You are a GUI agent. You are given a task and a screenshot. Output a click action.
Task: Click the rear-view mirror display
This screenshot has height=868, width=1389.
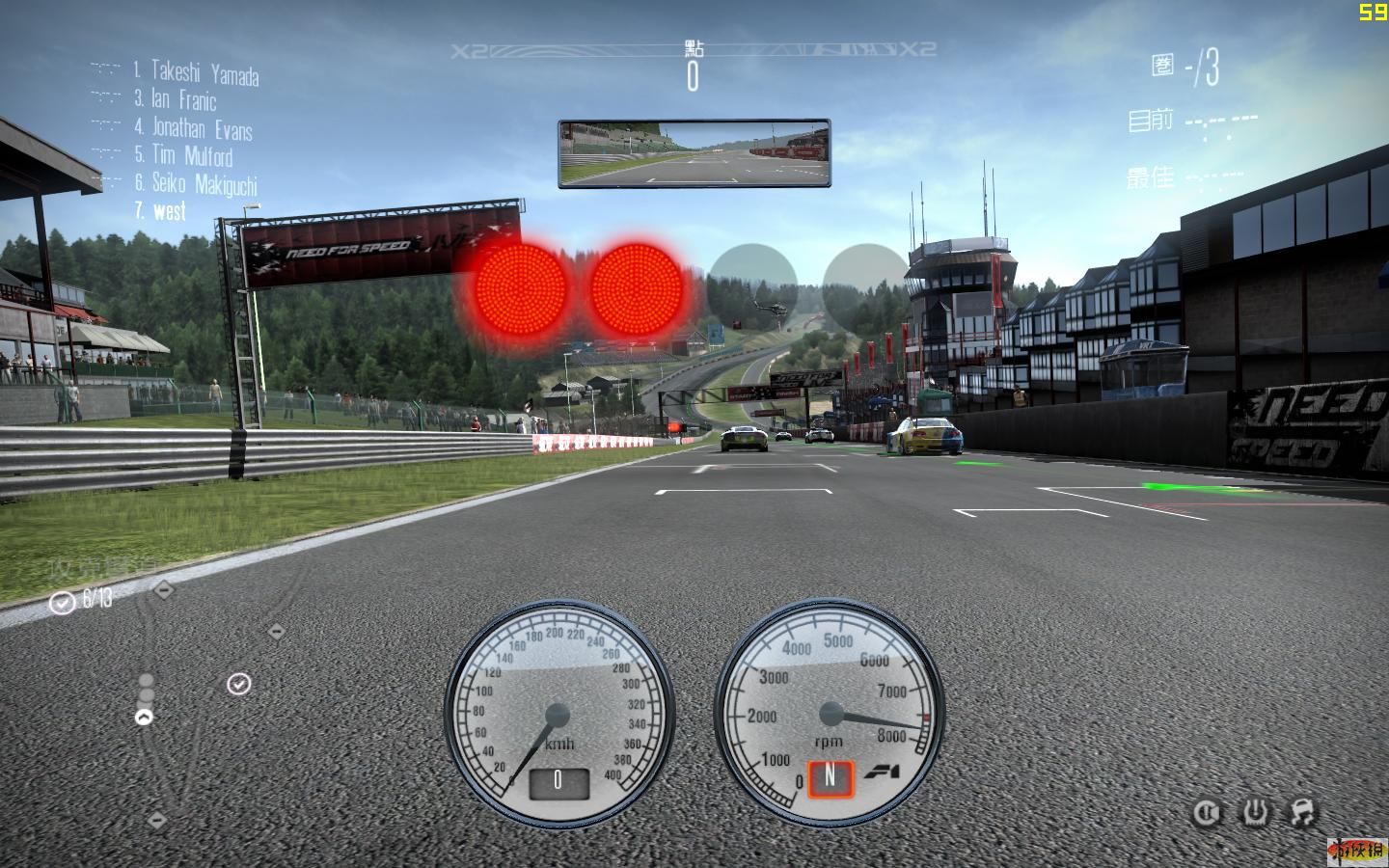point(694,153)
